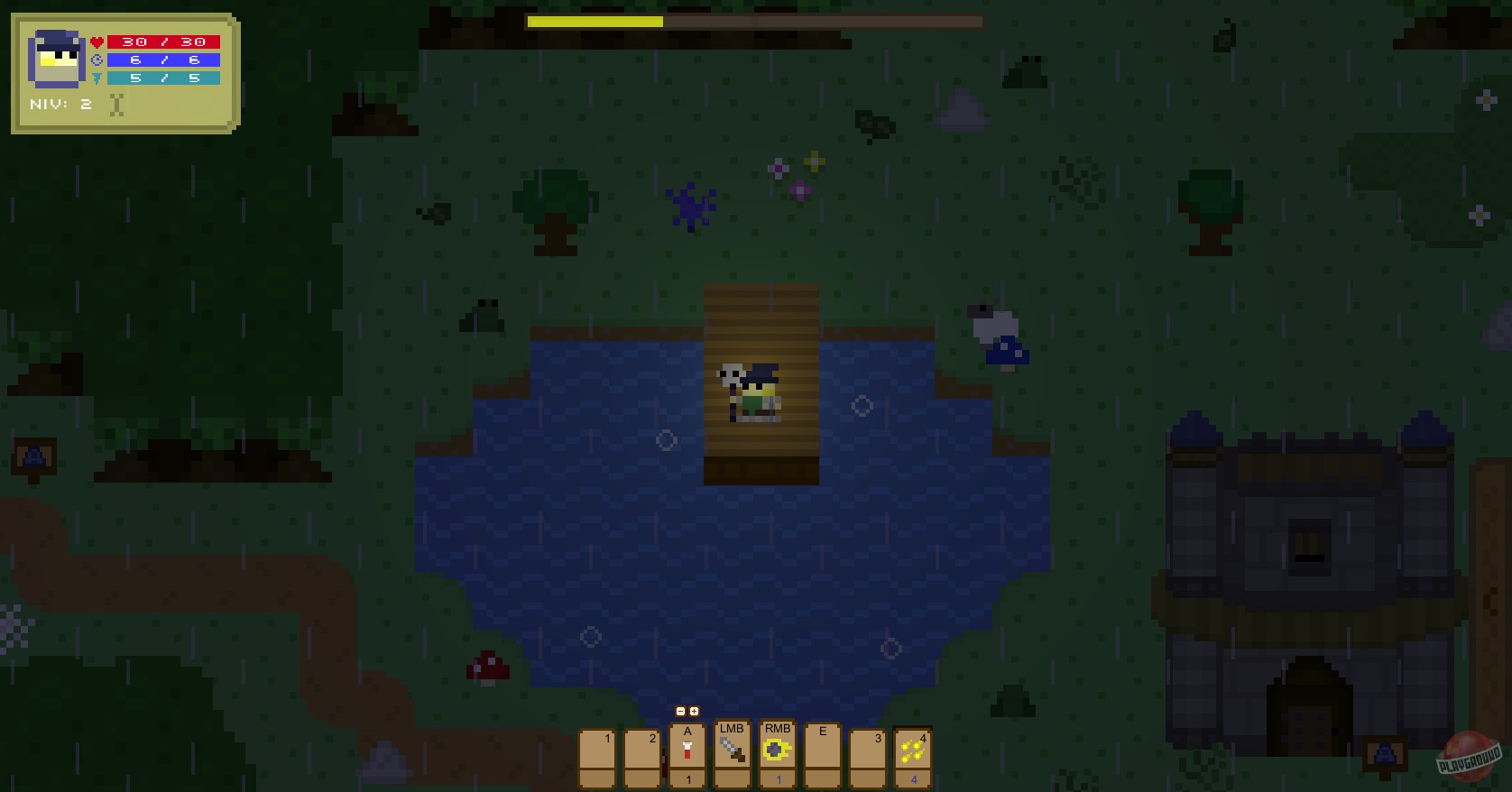Click the heart icon next to the health bar
The height and width of the screenshot is (792, 1512).
97,41
